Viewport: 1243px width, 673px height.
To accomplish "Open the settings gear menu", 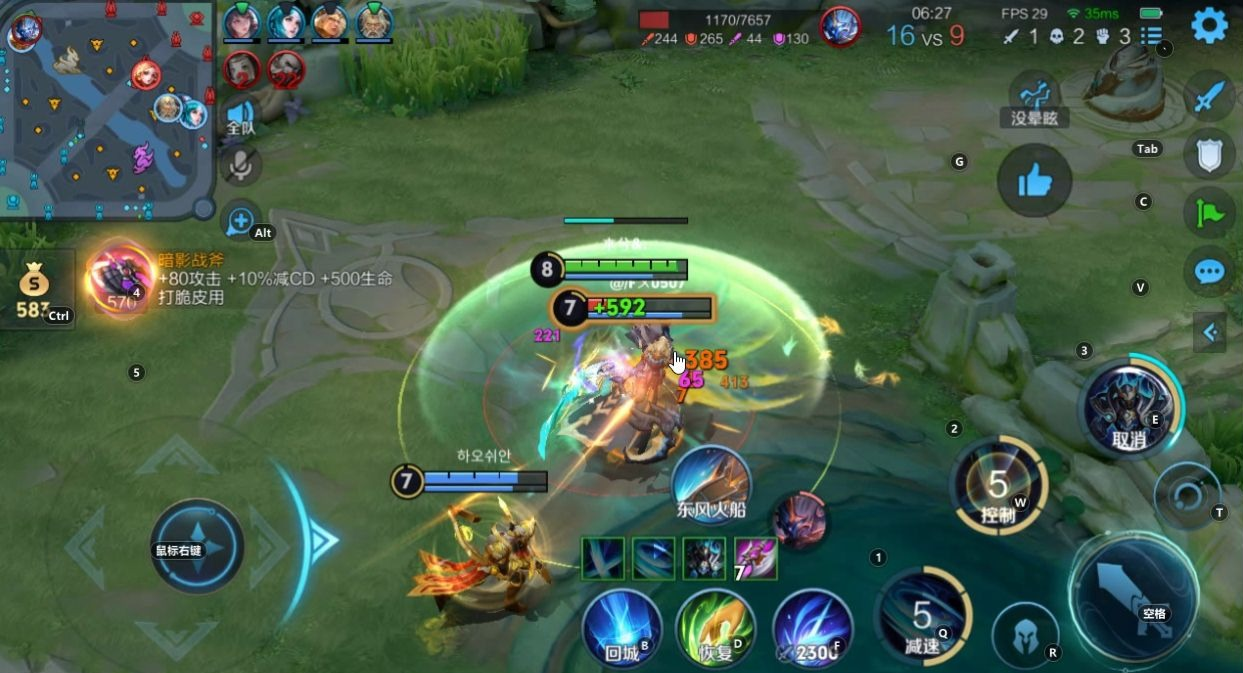I will coord(1209,25).
